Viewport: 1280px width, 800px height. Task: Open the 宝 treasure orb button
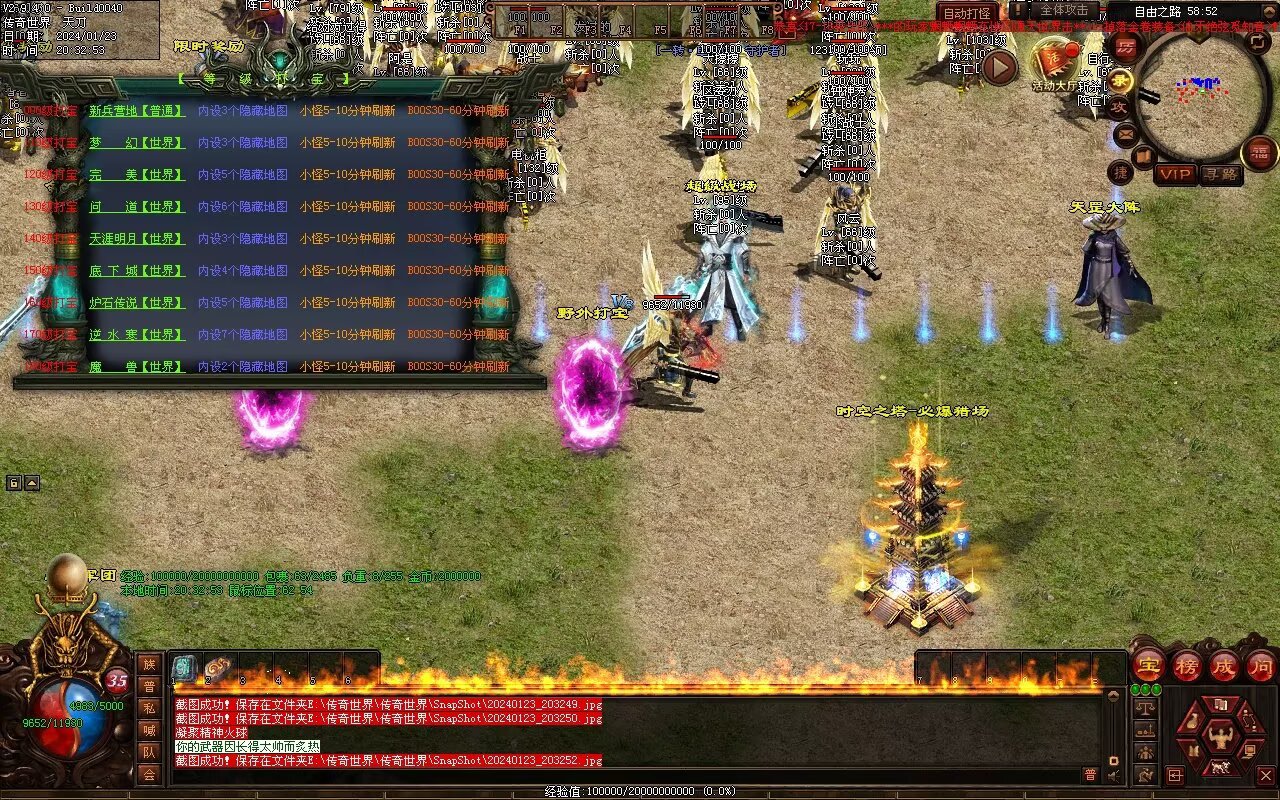[1149, 665]
